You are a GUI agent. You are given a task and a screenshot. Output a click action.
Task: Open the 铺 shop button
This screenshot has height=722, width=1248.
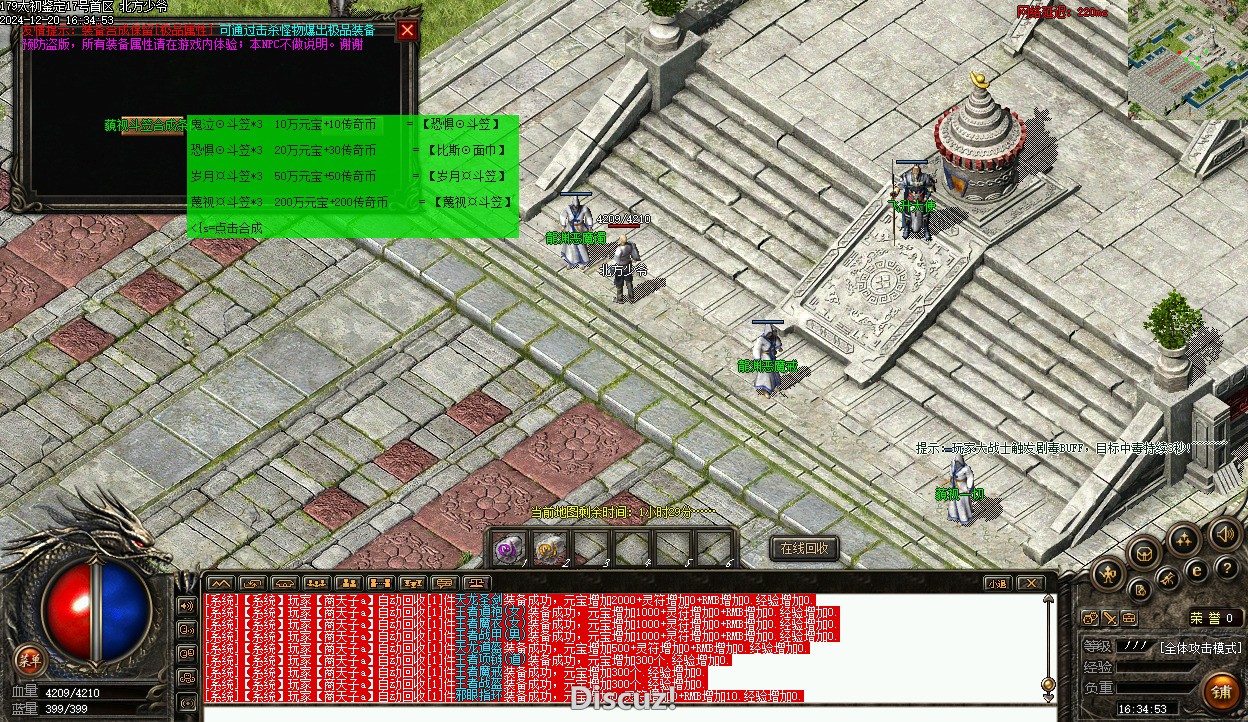tap(1221, 690)
